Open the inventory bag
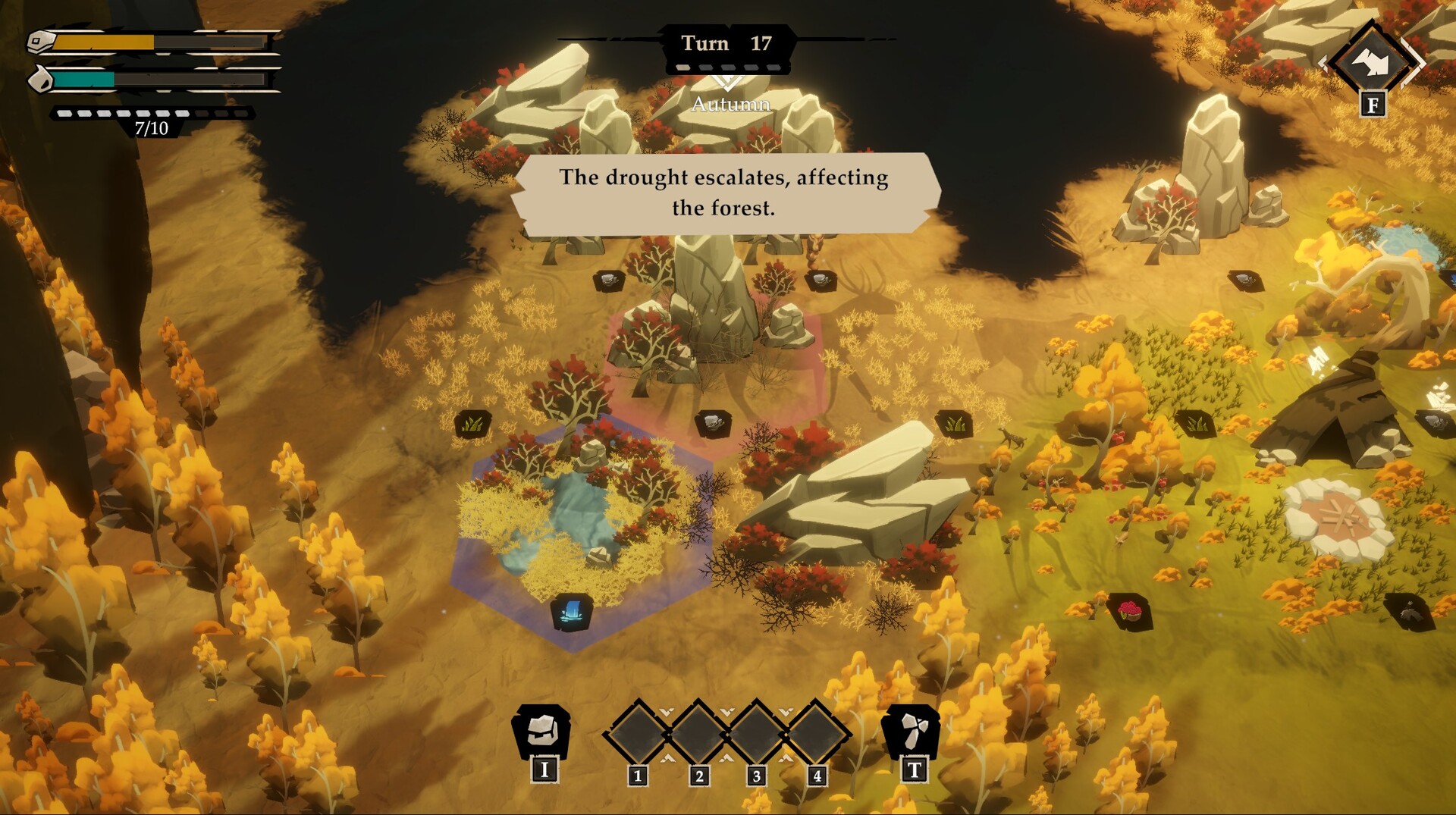Screen dimensions: 1456x815 coord(543,731)
